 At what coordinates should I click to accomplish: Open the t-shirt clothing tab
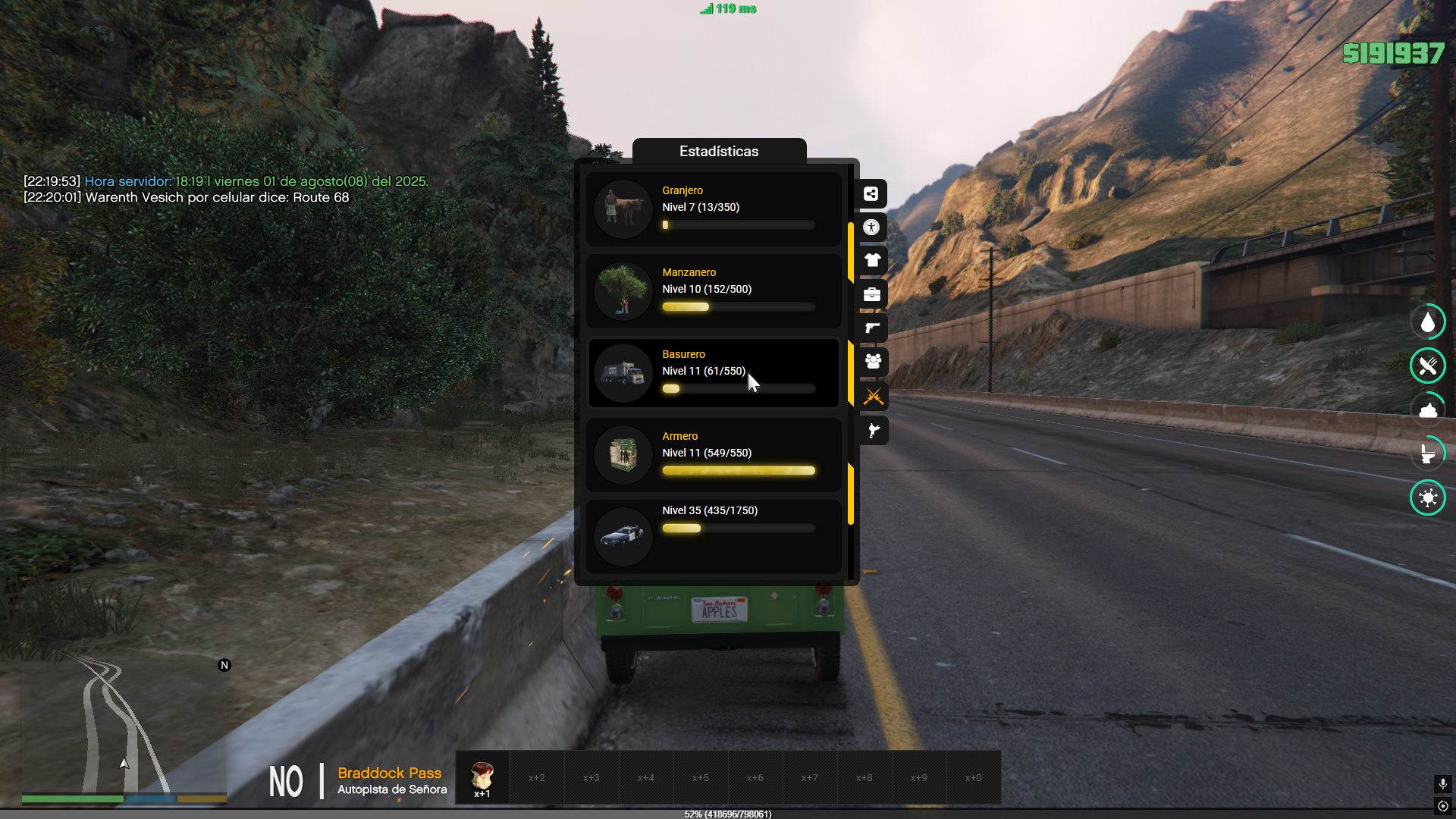[872, 261]
